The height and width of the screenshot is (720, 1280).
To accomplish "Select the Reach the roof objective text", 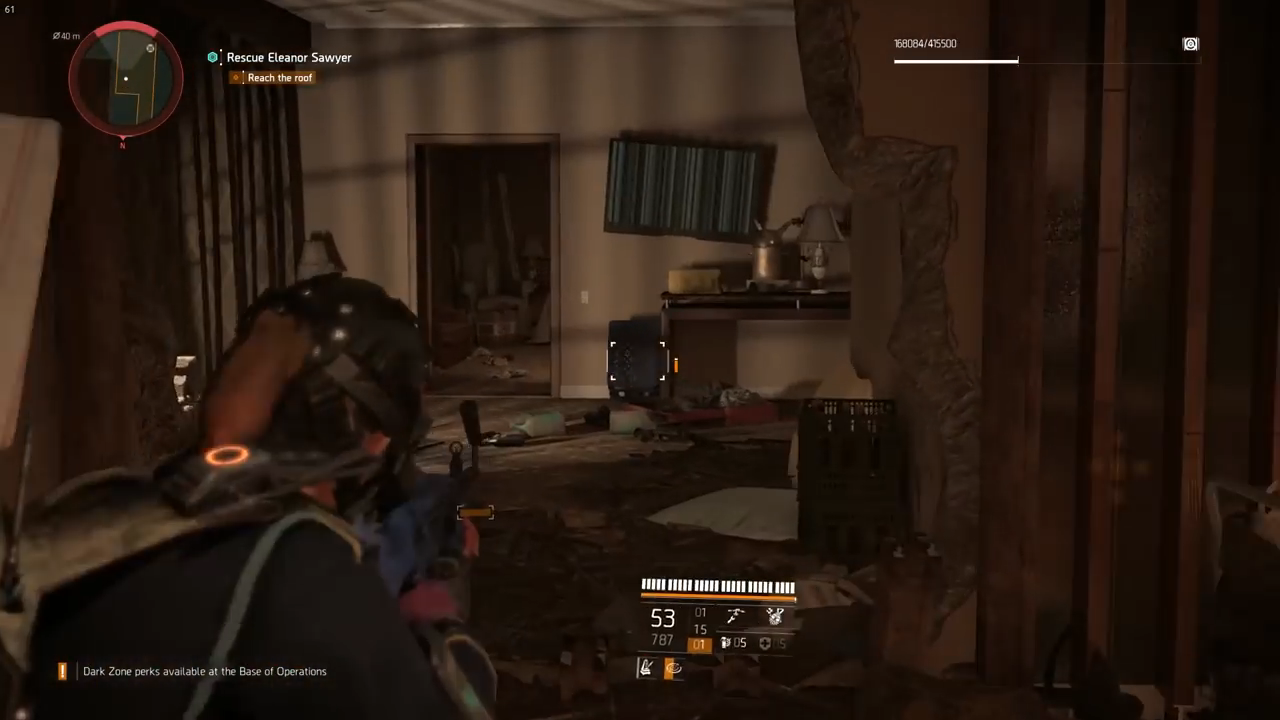I will (x=280, y=78).
